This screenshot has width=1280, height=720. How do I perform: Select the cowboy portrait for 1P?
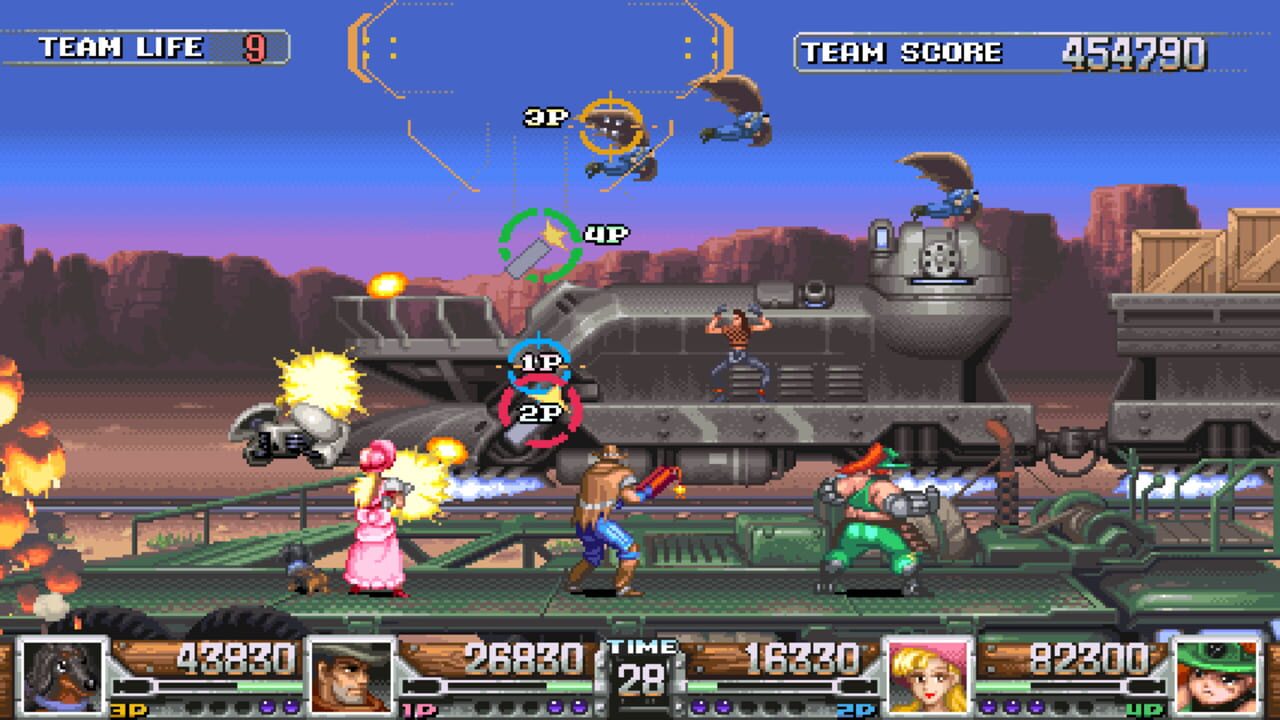pos(351,675)
